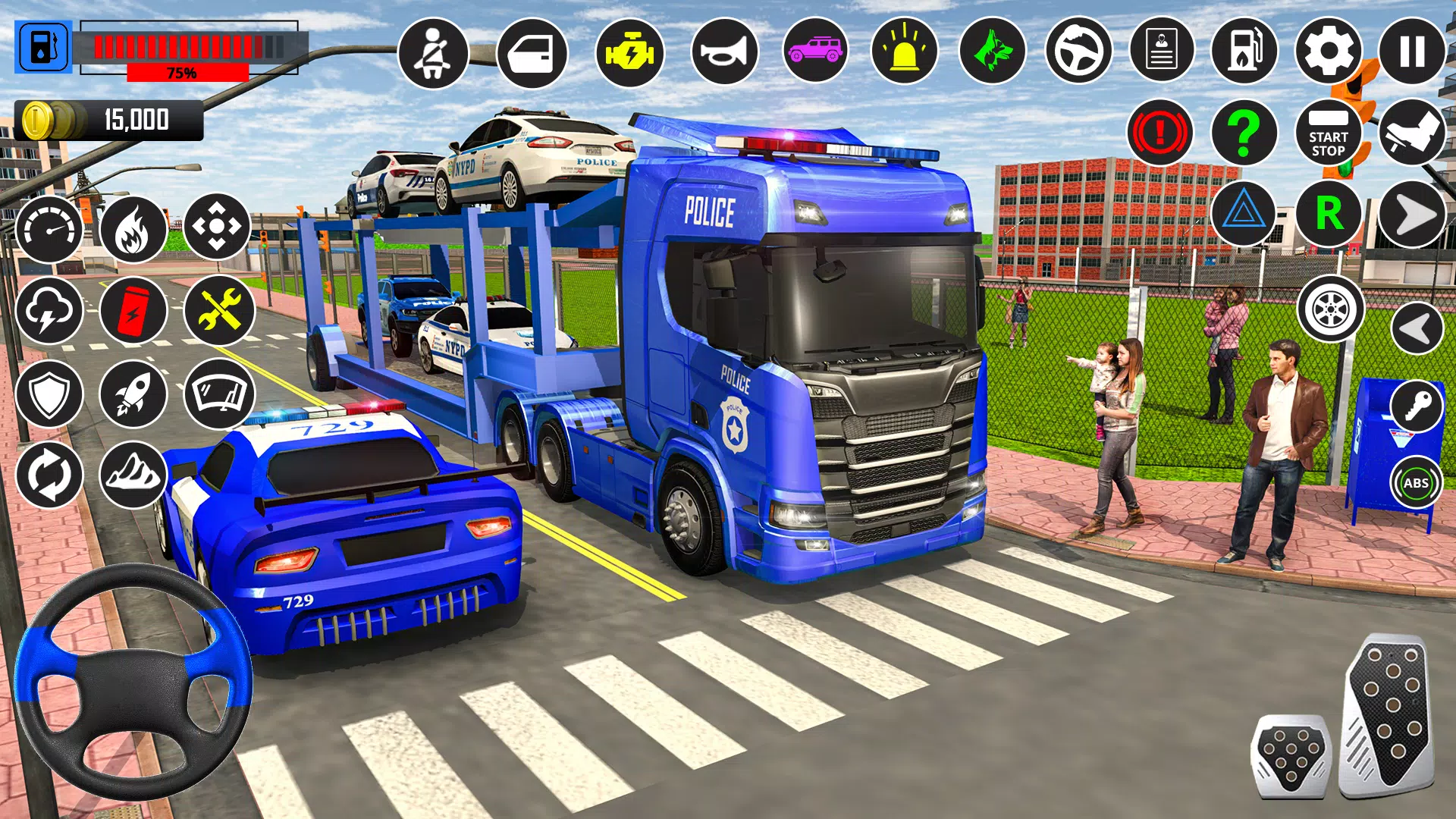Click the red handbrake warning icon
Viewport: 1456px width, 819px height.
[x=1159, y=133]
